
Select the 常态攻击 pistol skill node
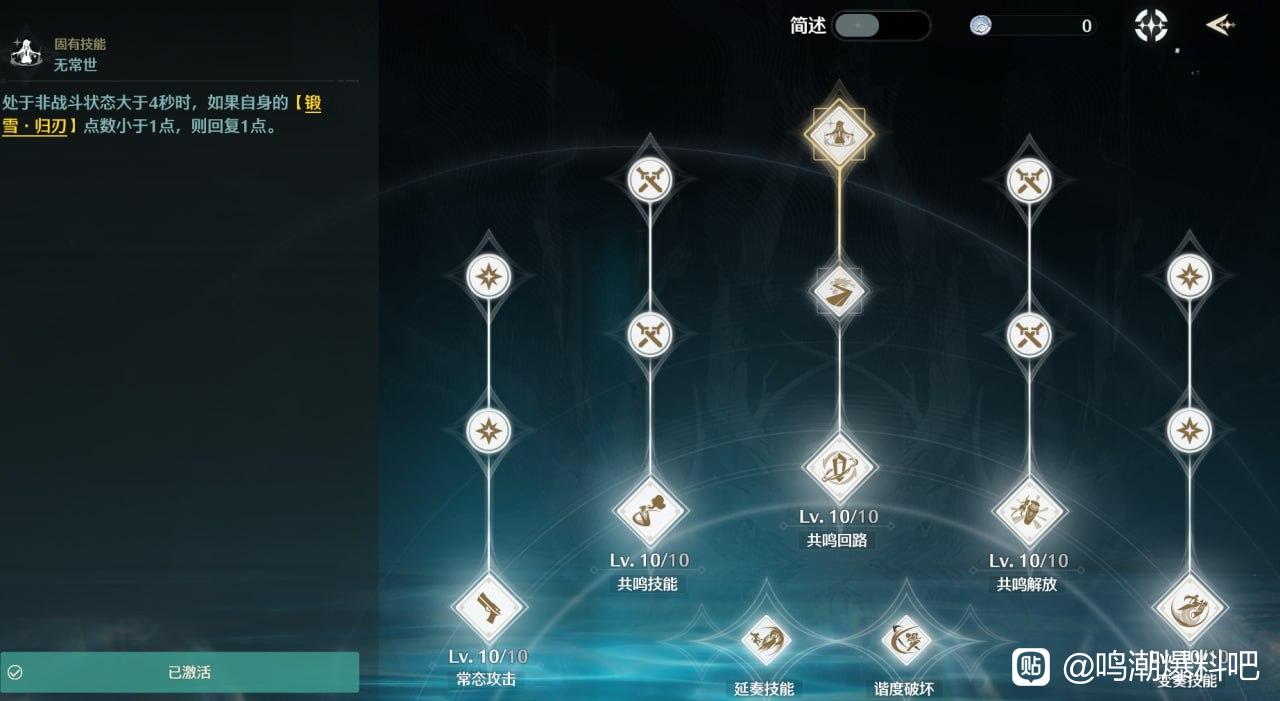489,606
